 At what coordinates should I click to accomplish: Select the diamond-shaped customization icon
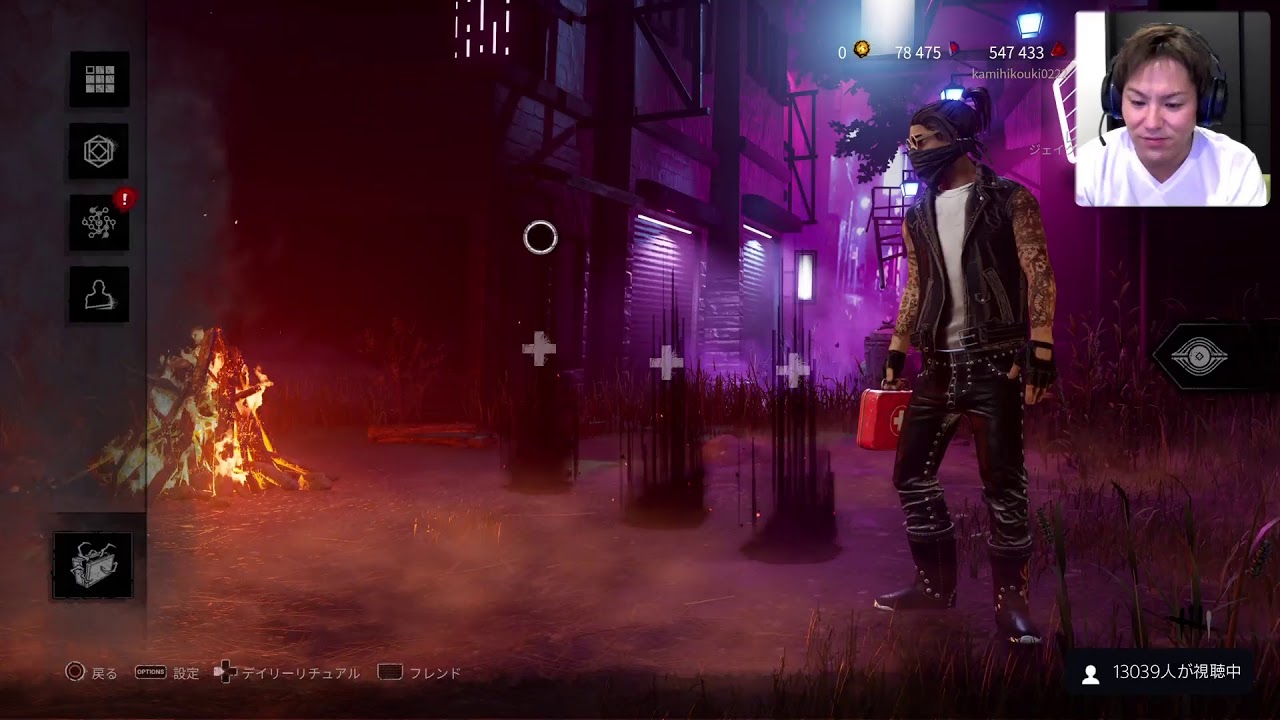click(99, 151)
